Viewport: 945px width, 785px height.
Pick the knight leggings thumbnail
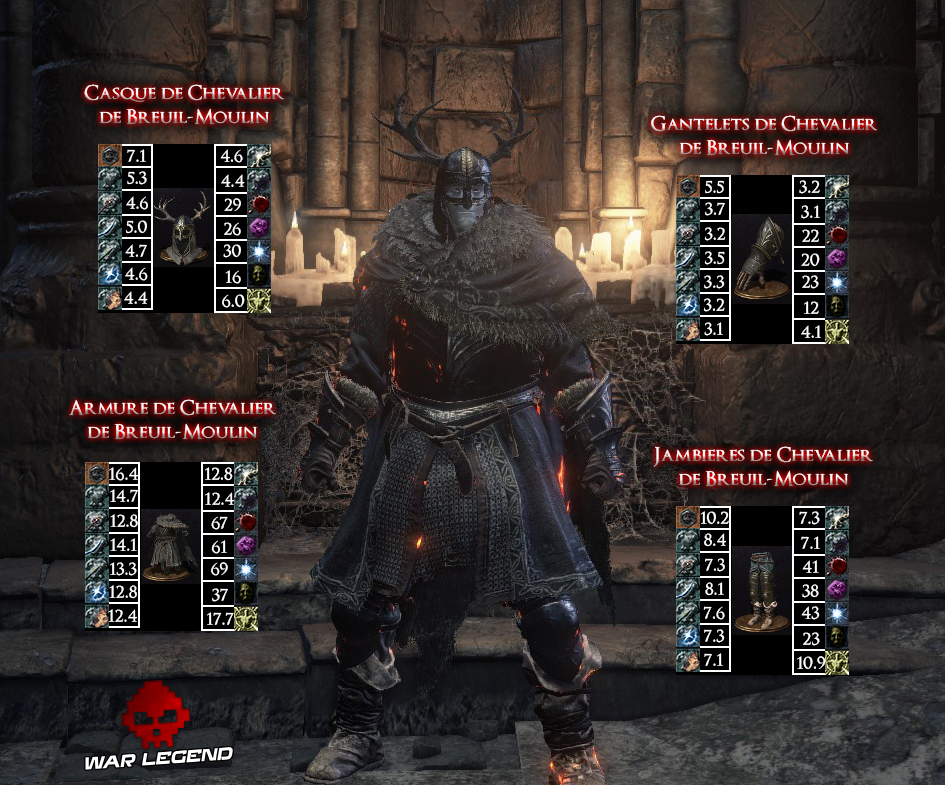(760, 590)
